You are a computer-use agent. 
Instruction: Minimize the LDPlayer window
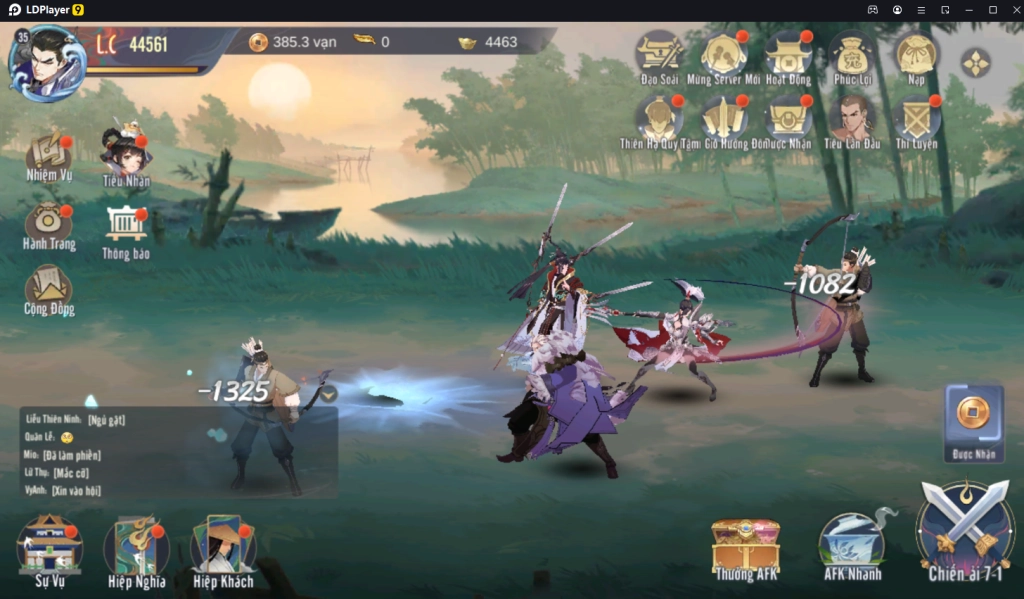click(968, 10)
